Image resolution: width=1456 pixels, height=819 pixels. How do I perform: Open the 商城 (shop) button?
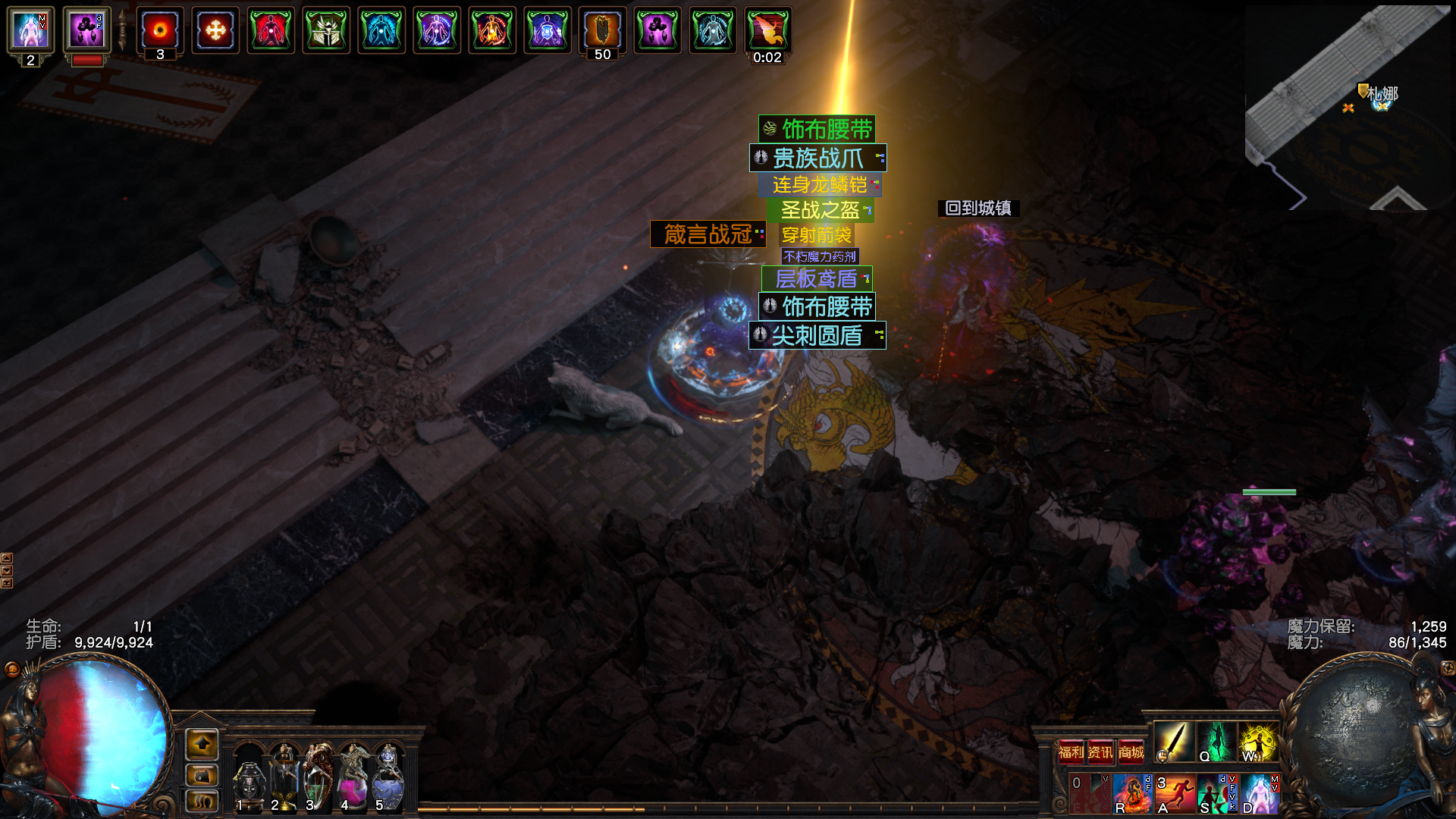(1131, 752)
